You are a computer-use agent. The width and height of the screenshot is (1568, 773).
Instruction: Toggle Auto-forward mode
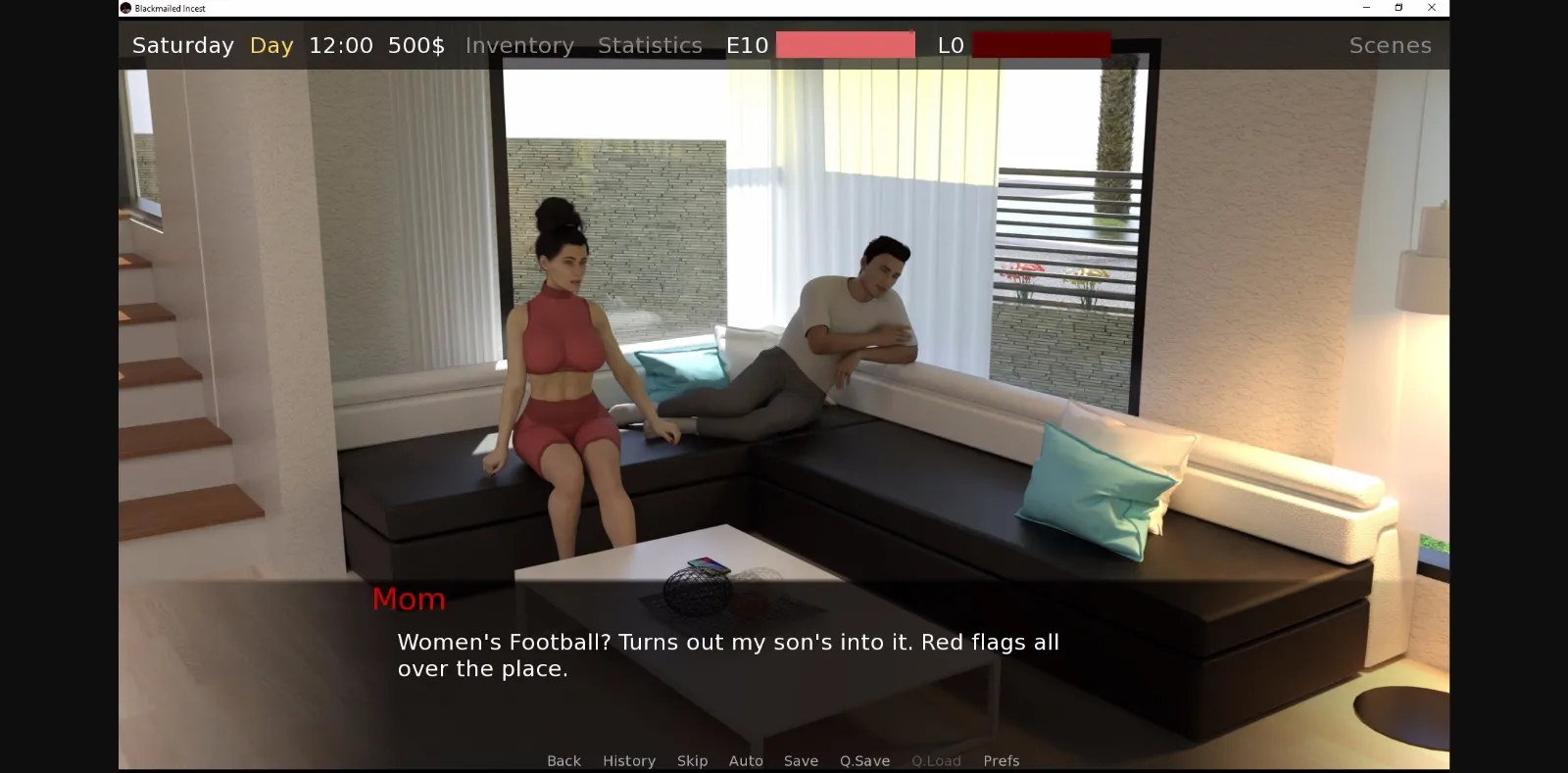click(746, 760)
